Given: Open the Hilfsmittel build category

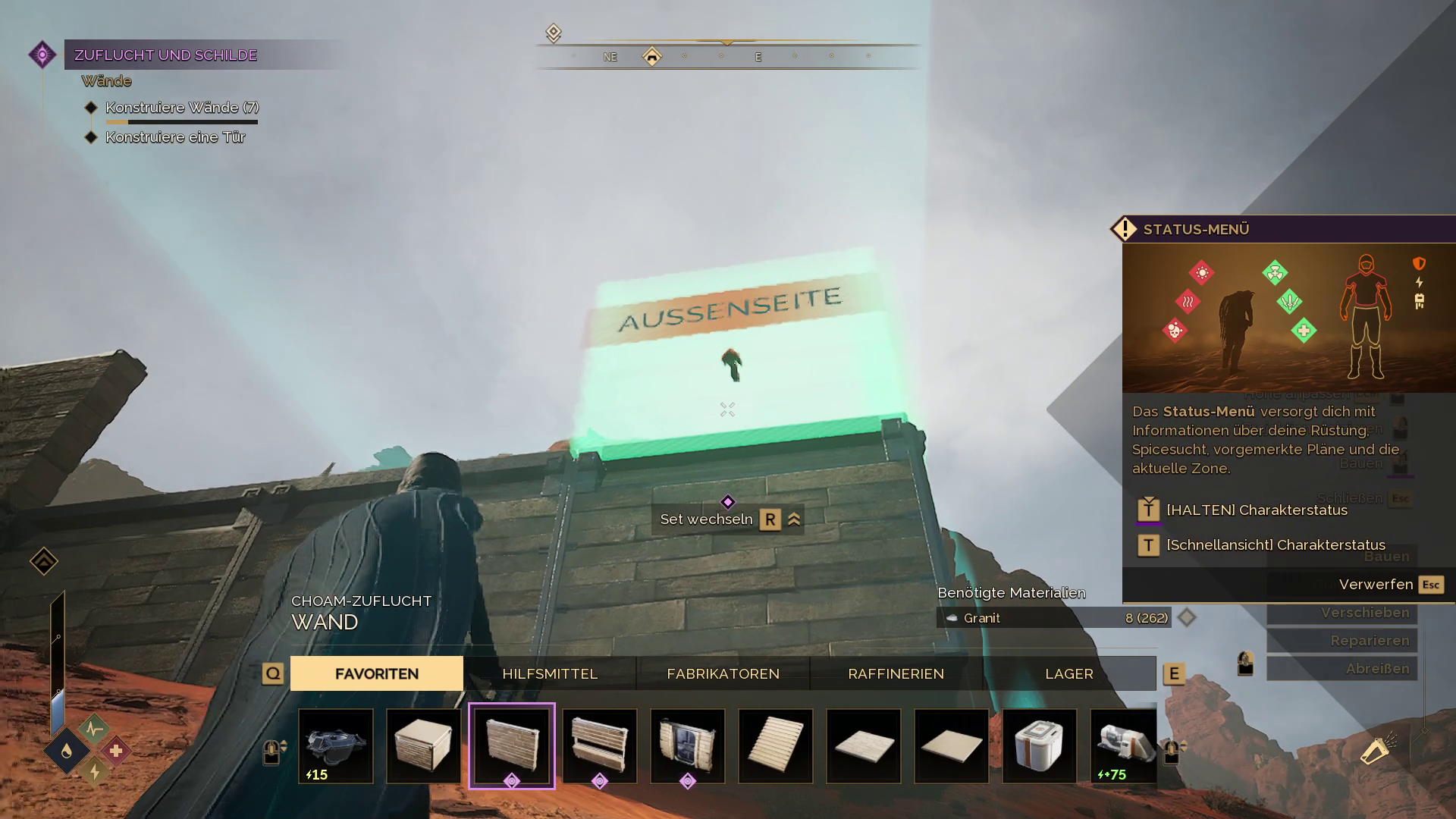Looking at the screenshot, I should pyautogui.click(x=550, y=673).
